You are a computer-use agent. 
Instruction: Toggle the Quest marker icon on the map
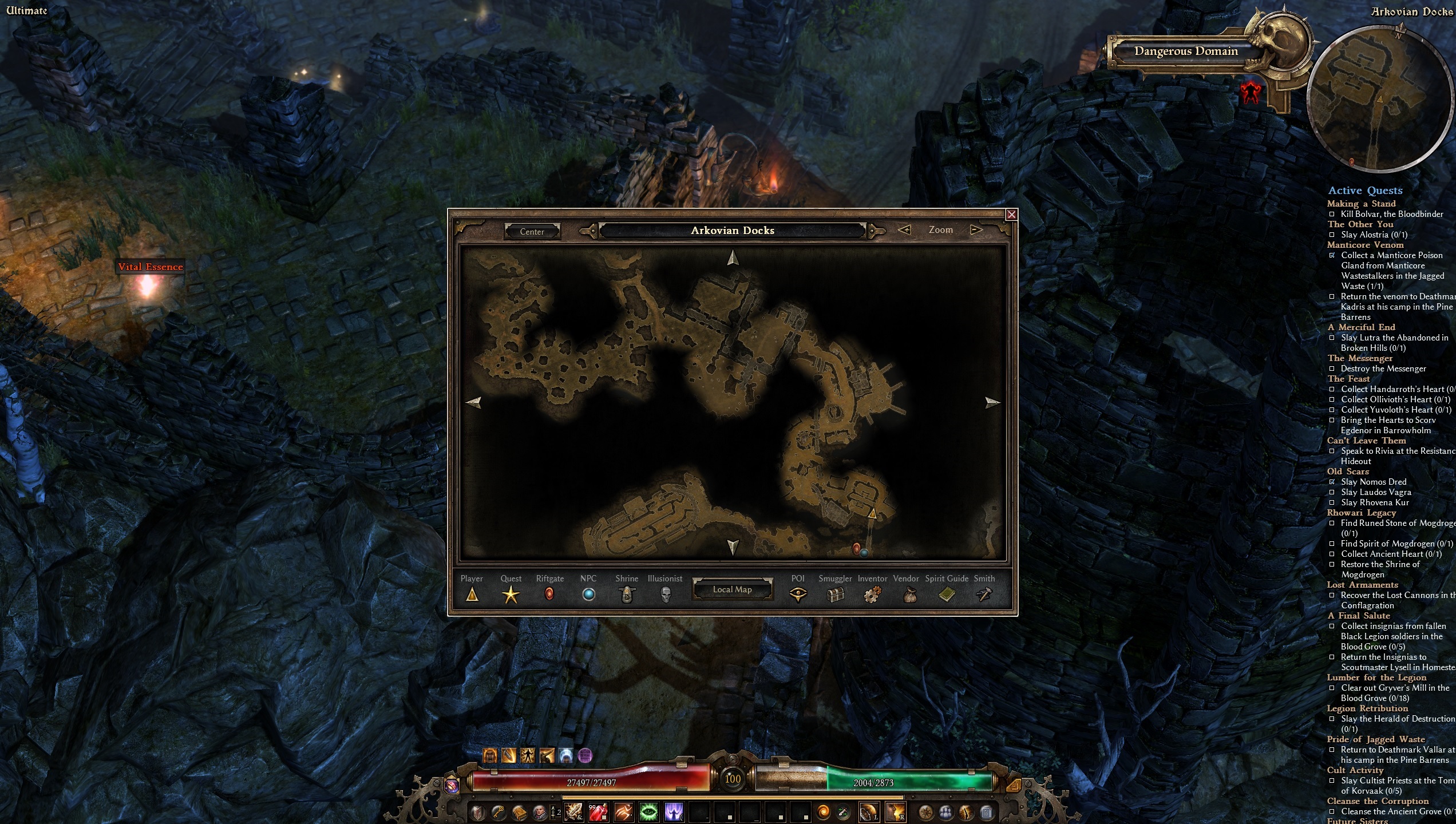pyautogui.click(x=511, y=595)
